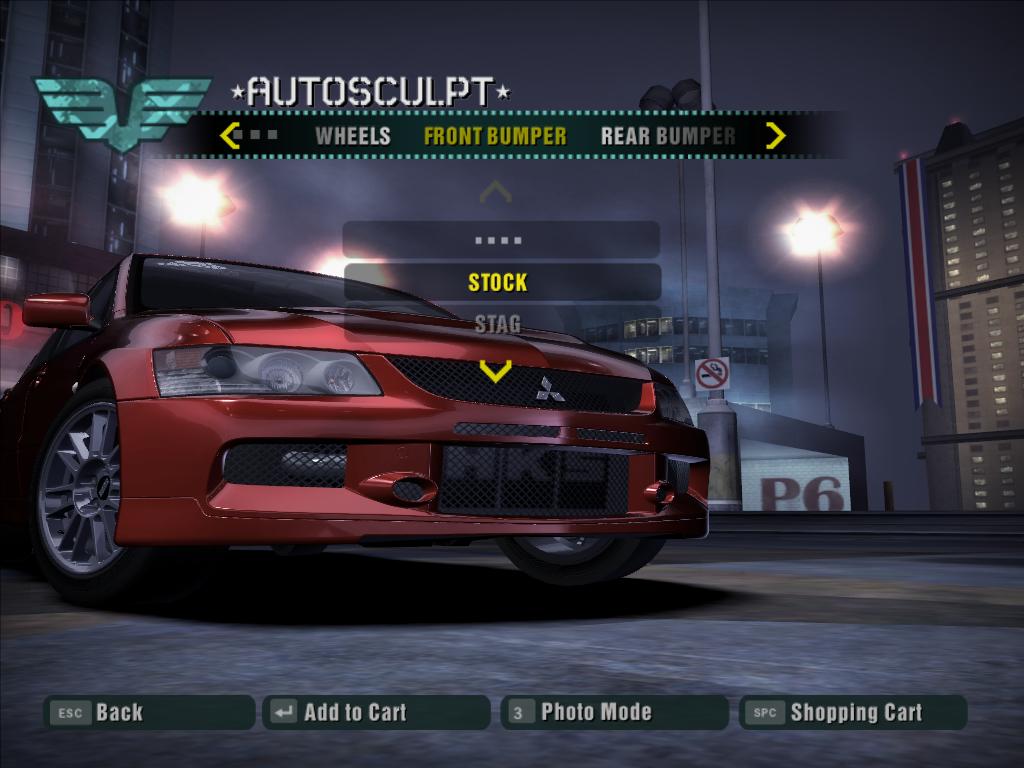The image size is (1024, 768).
Task: Click the right yellow category arrow
Action: [x=775, y=135]
